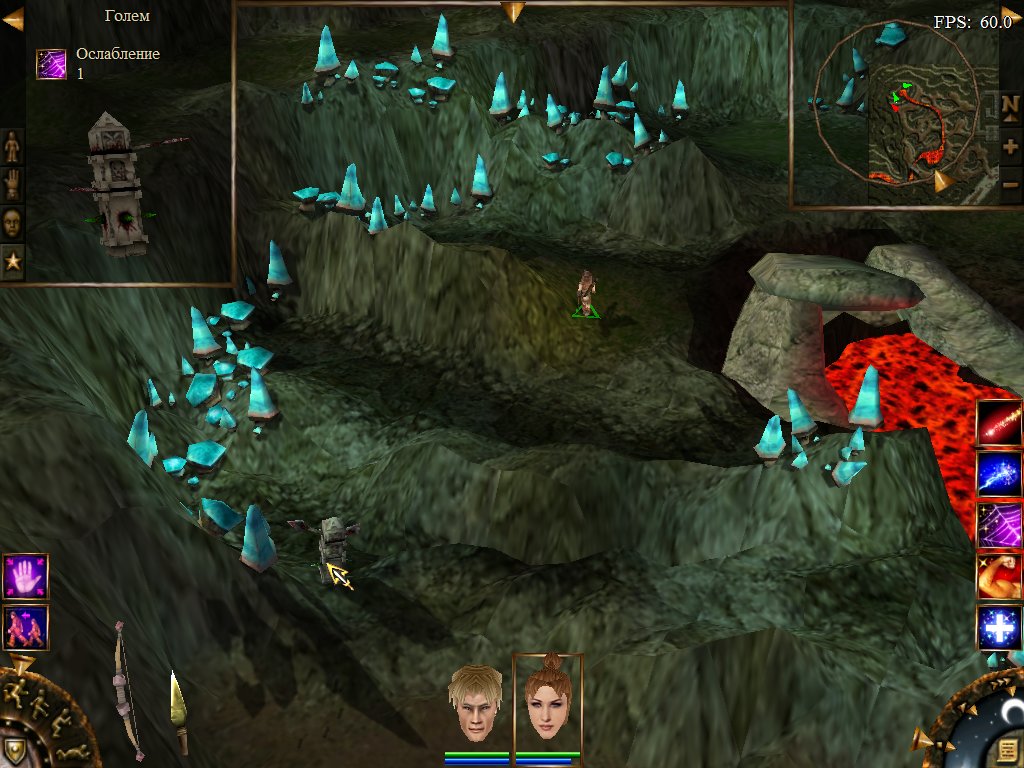The width and height of the screenshot is (1024, 768).
Task: Toggle the two walking figures follow icon
Action: click(x=25, y=627)
